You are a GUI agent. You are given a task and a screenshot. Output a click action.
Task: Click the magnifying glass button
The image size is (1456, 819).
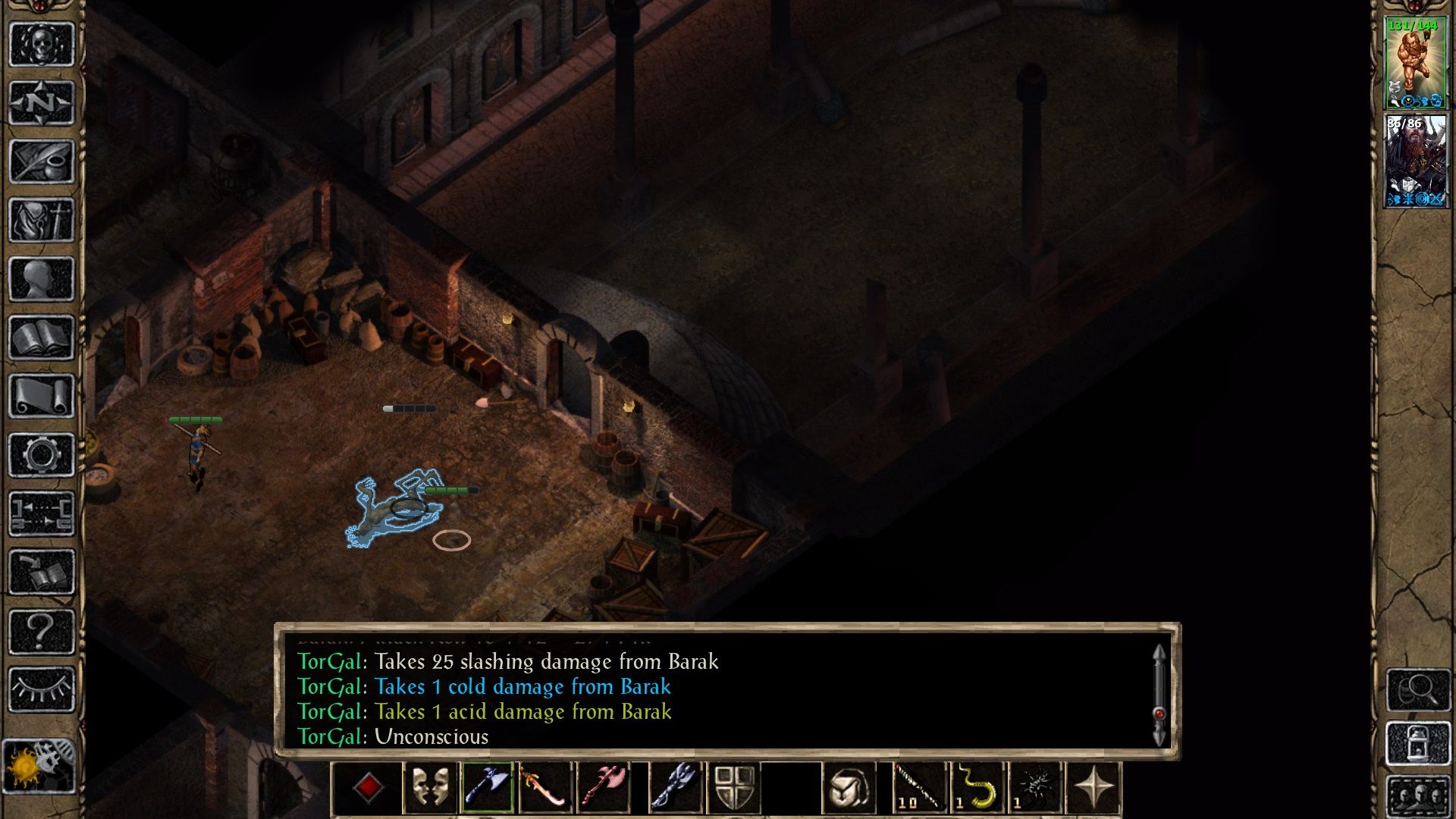pyautogui.click(x=1417, y=689)
